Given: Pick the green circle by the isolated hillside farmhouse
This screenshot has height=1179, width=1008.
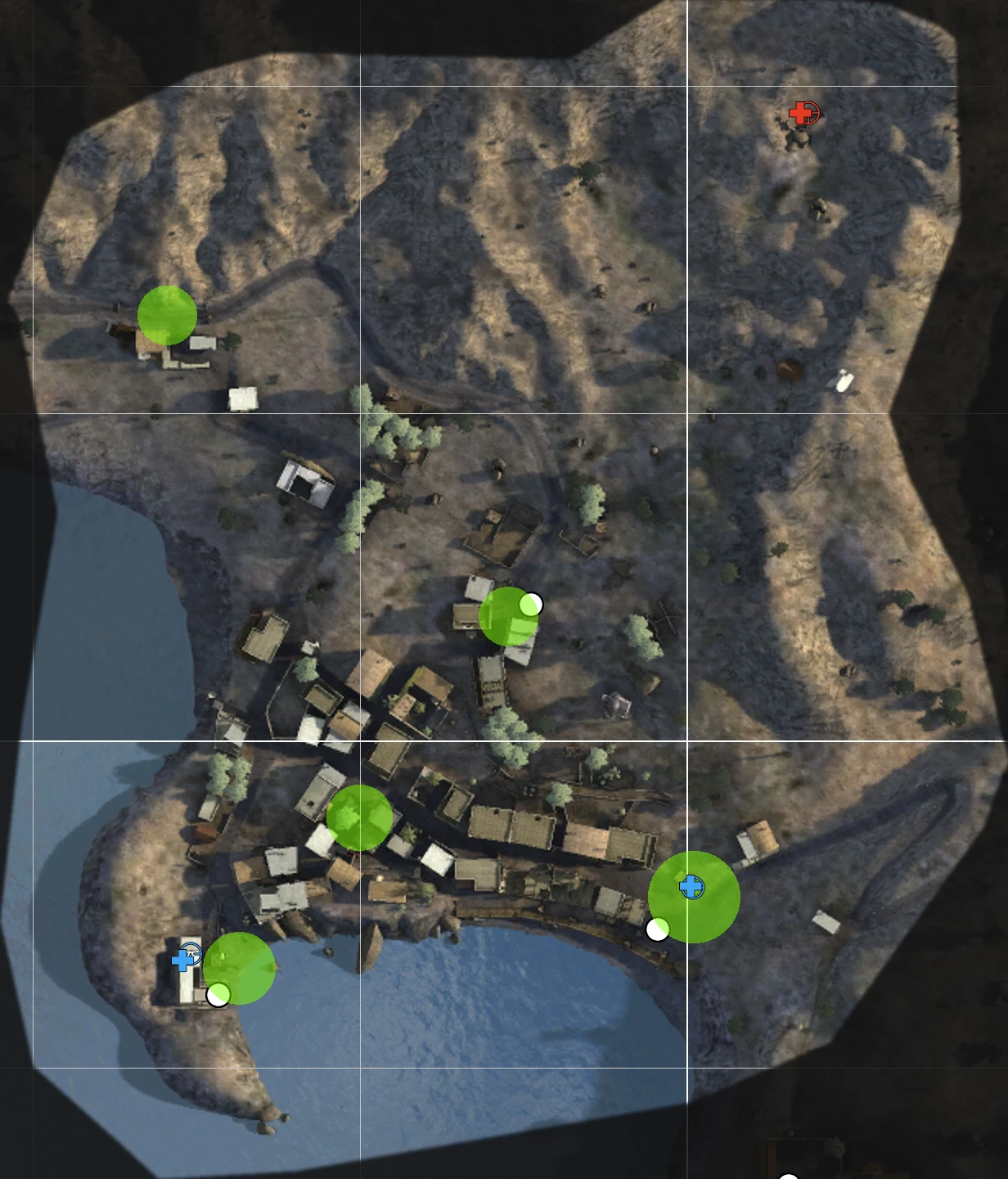Looking at the screenshot, I should tap(167, 315).
